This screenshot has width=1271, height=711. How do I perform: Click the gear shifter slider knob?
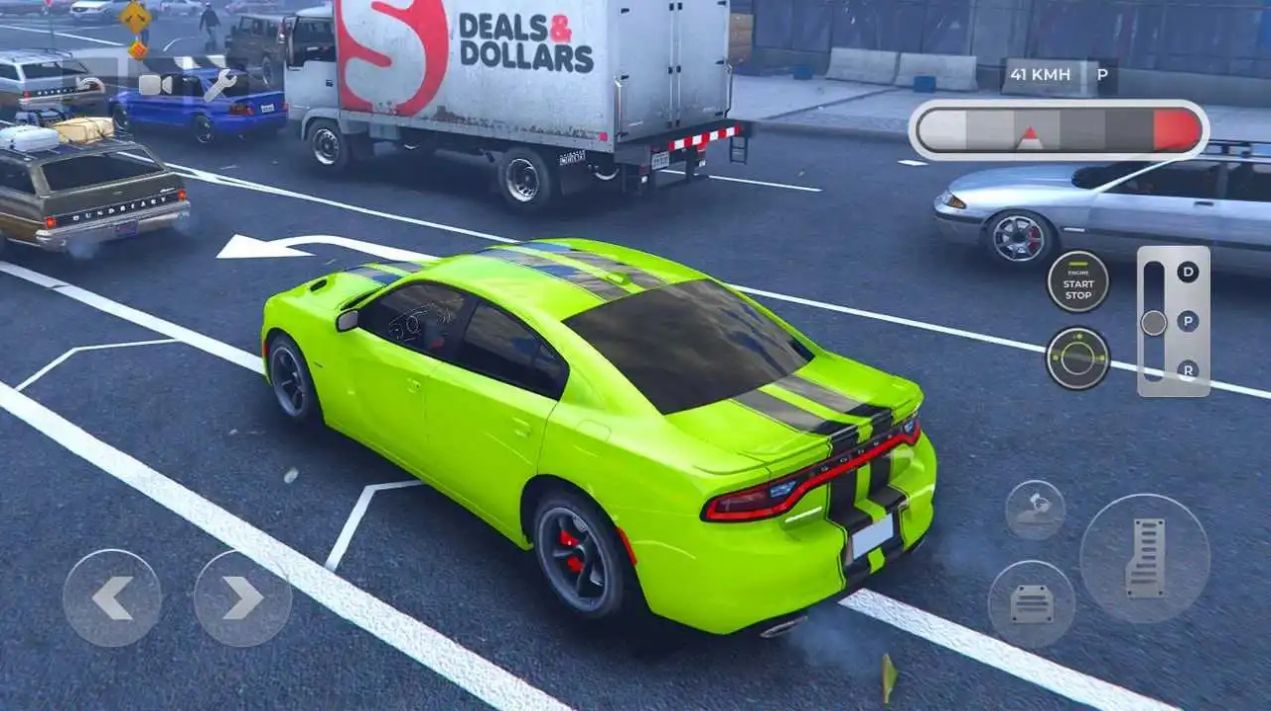(x=1153, y=322)
